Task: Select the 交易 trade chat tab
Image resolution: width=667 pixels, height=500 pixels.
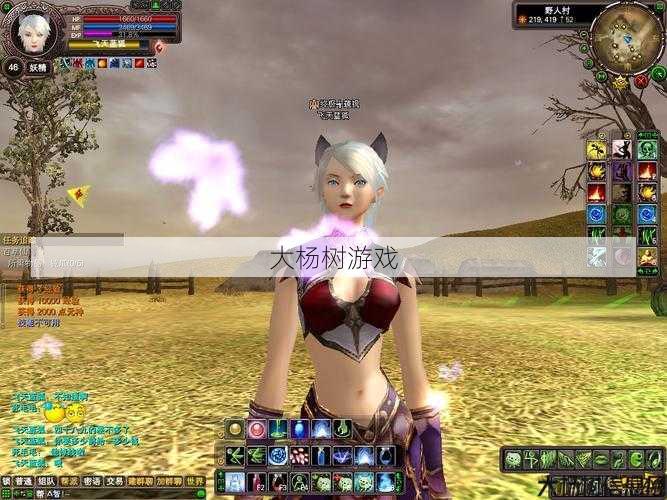Action: (x=115, y=481)
